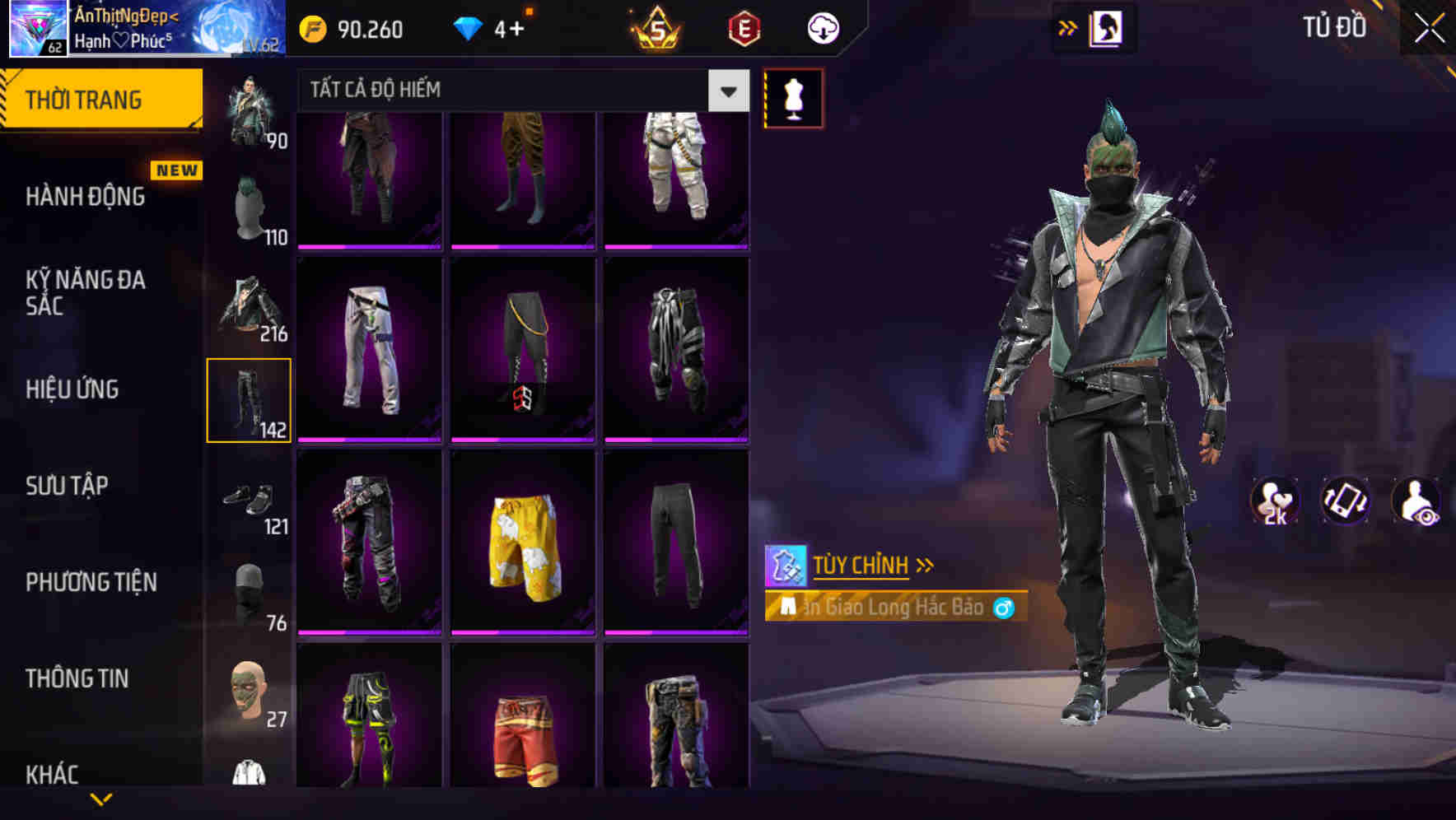The height and width of the screenshot is (820, 1456).
Task: Select the mannequin display icon
Action: pos(793,96)
